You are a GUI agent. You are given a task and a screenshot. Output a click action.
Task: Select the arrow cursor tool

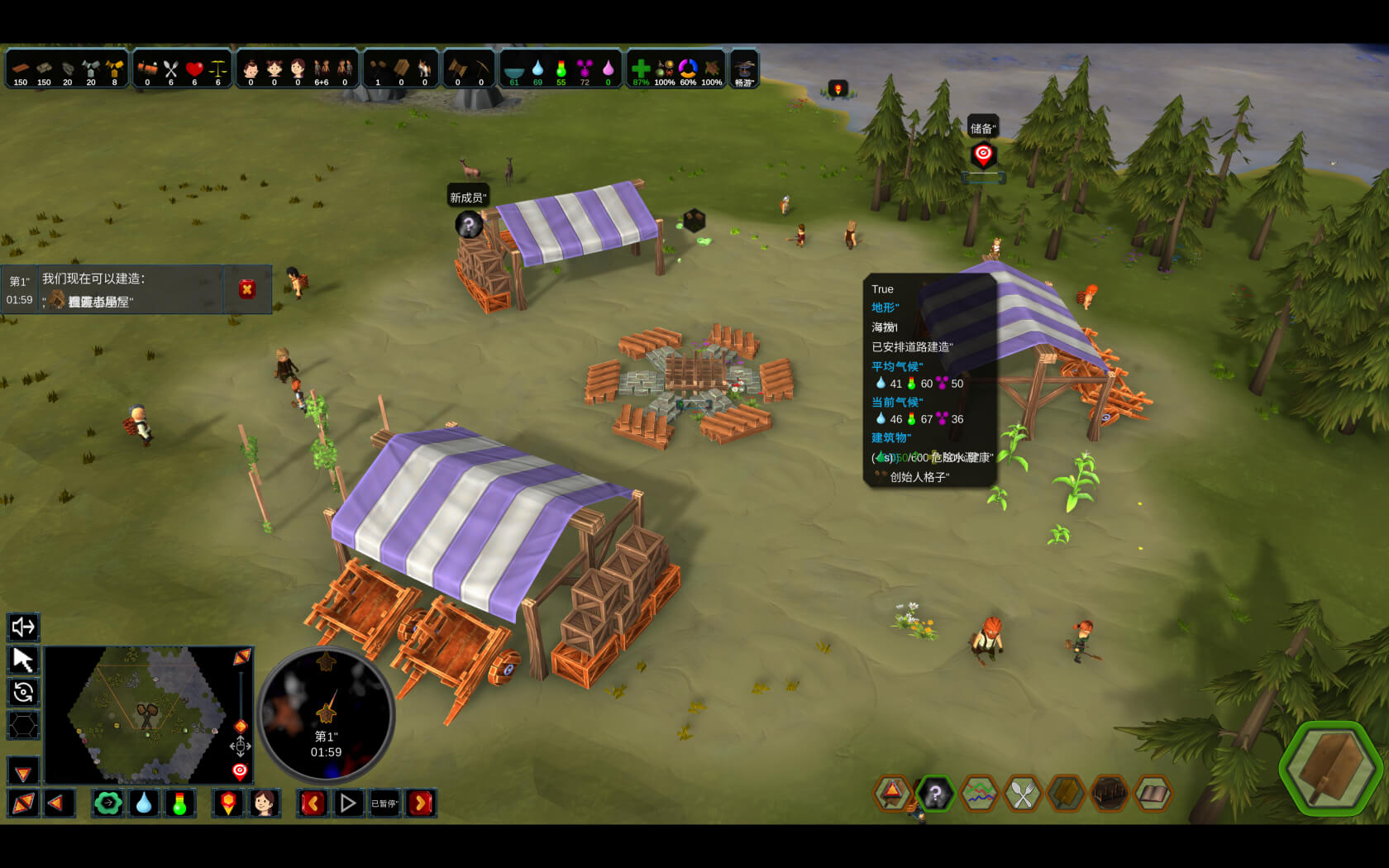23,659
